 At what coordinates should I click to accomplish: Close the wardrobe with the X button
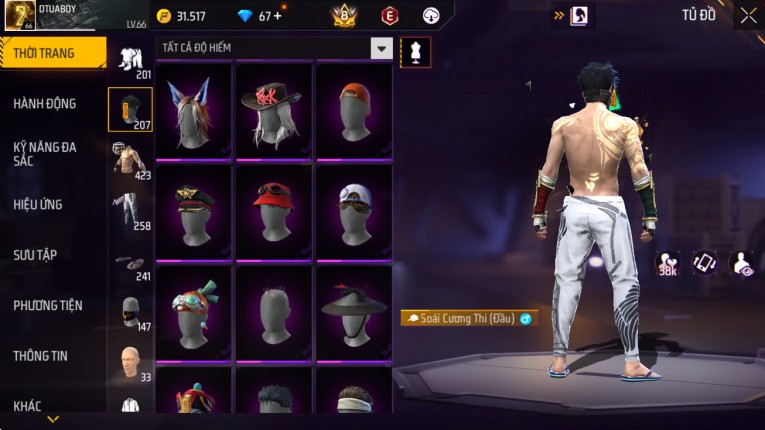[748, 15]
